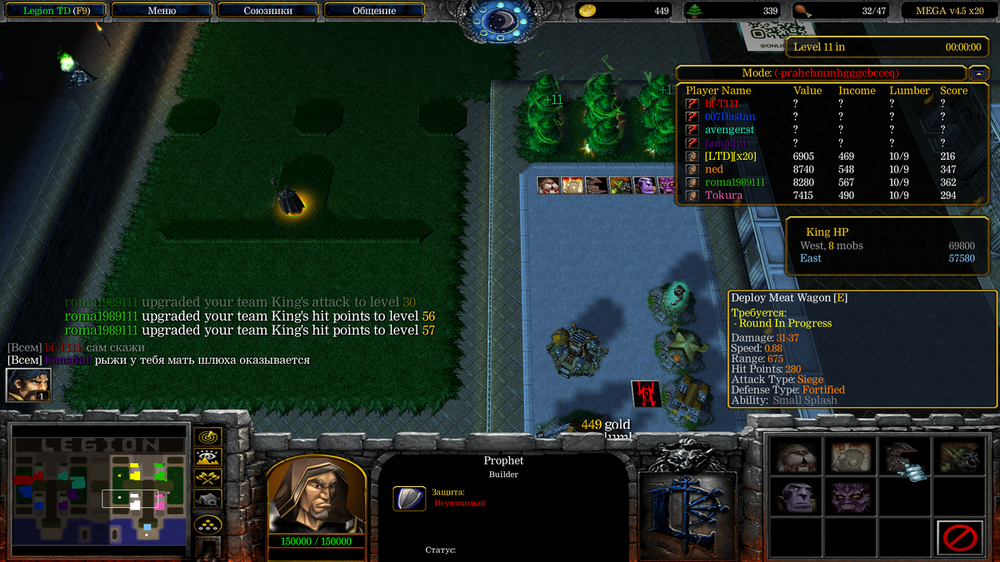Open the Общение chat log
This screenshot has width=1000, height=562.
374,11
